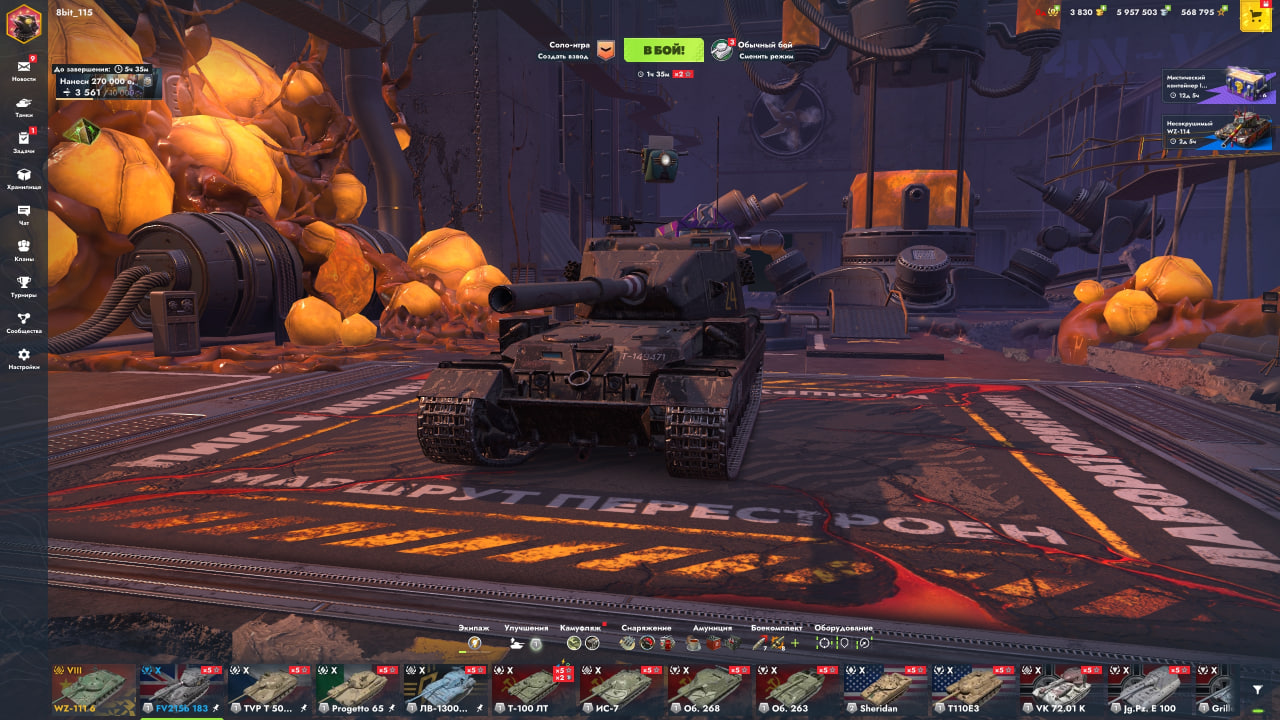
Task: Add a shell with the green plus in Боекомплект
Action: [795, 643]
